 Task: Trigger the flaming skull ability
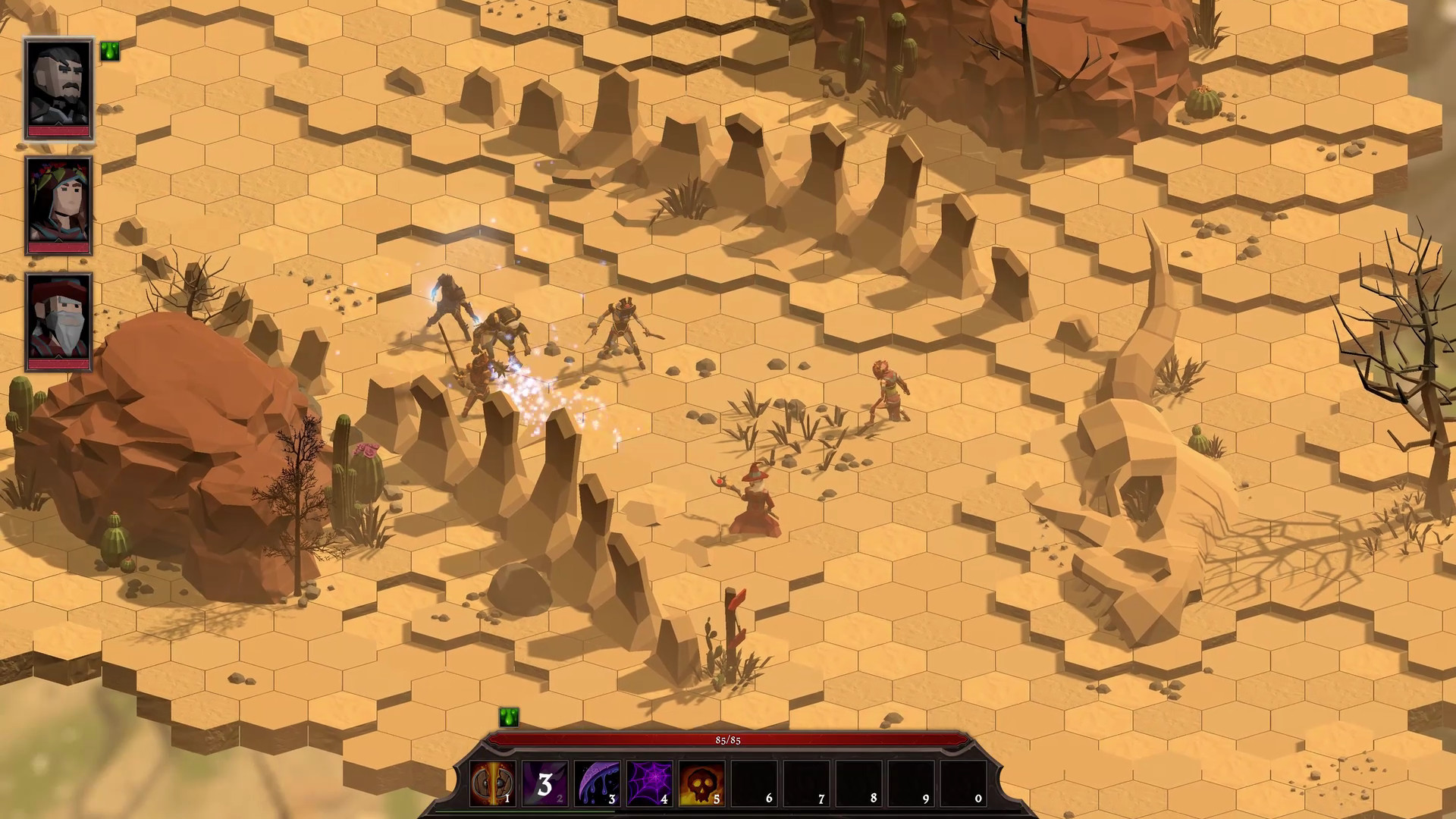coord(701,783)
